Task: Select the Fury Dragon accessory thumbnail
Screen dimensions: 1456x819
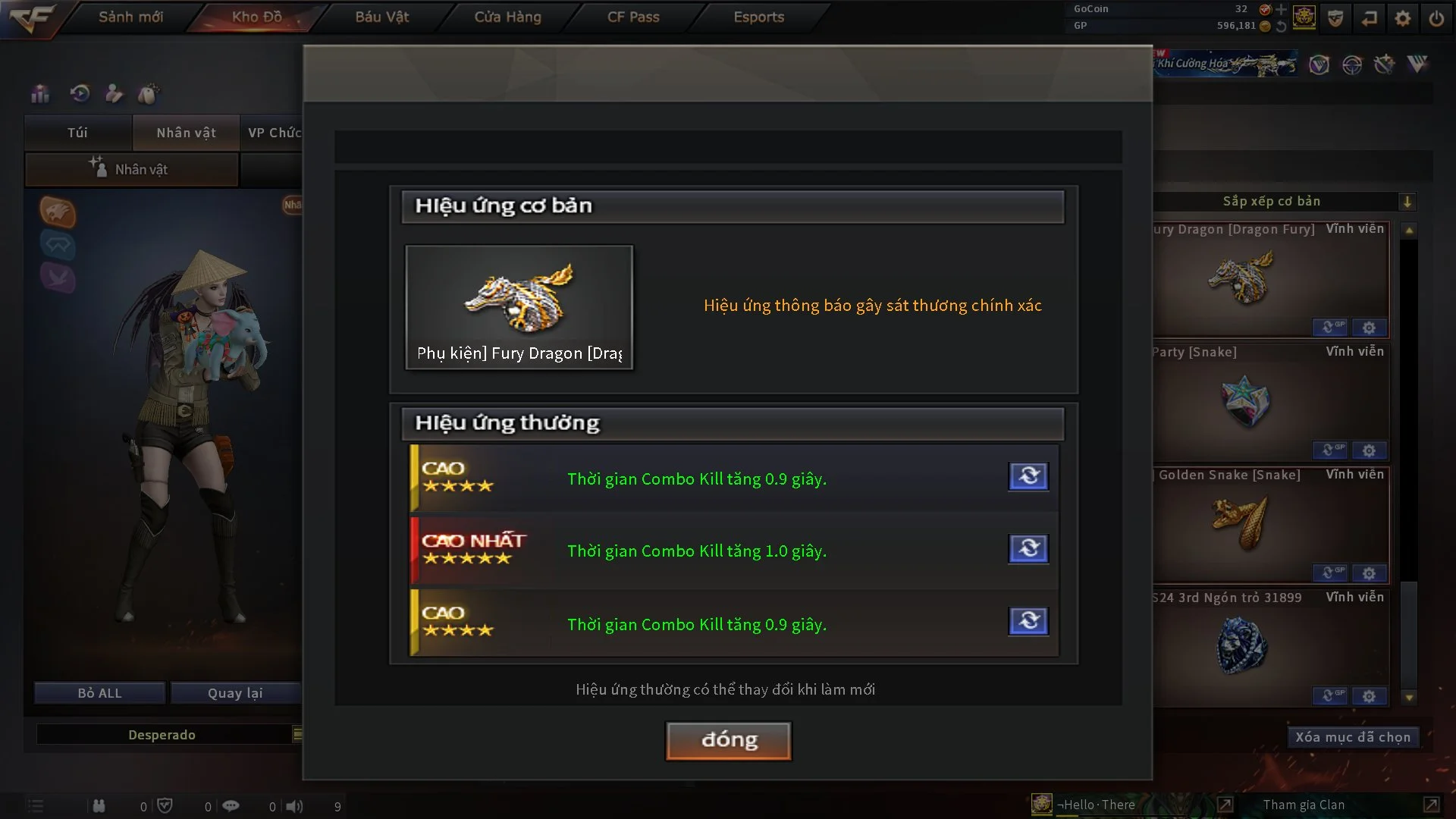Action: pyautogui.click(x=519, y=307)
